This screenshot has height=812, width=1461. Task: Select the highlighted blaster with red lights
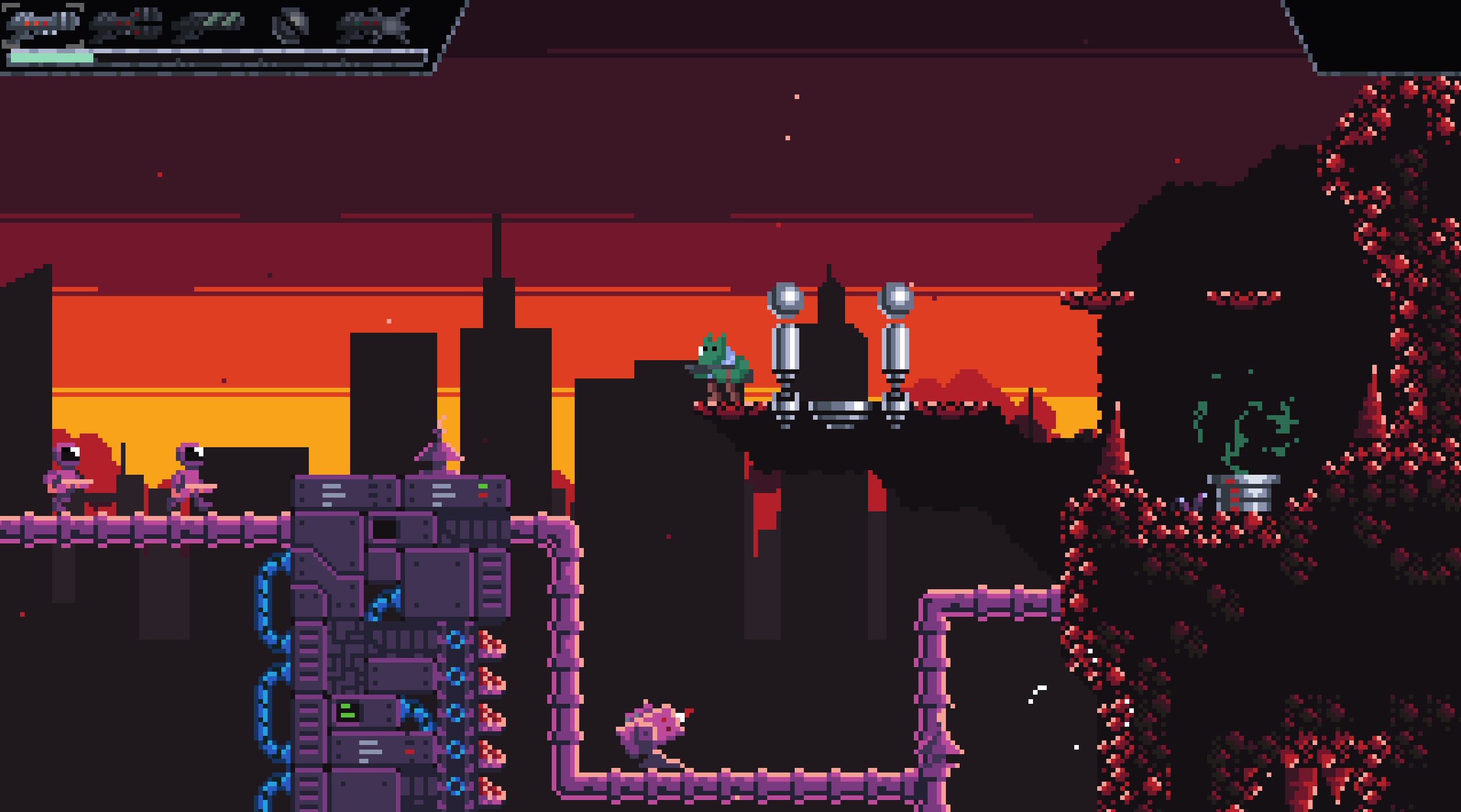[x=44, y=24]
